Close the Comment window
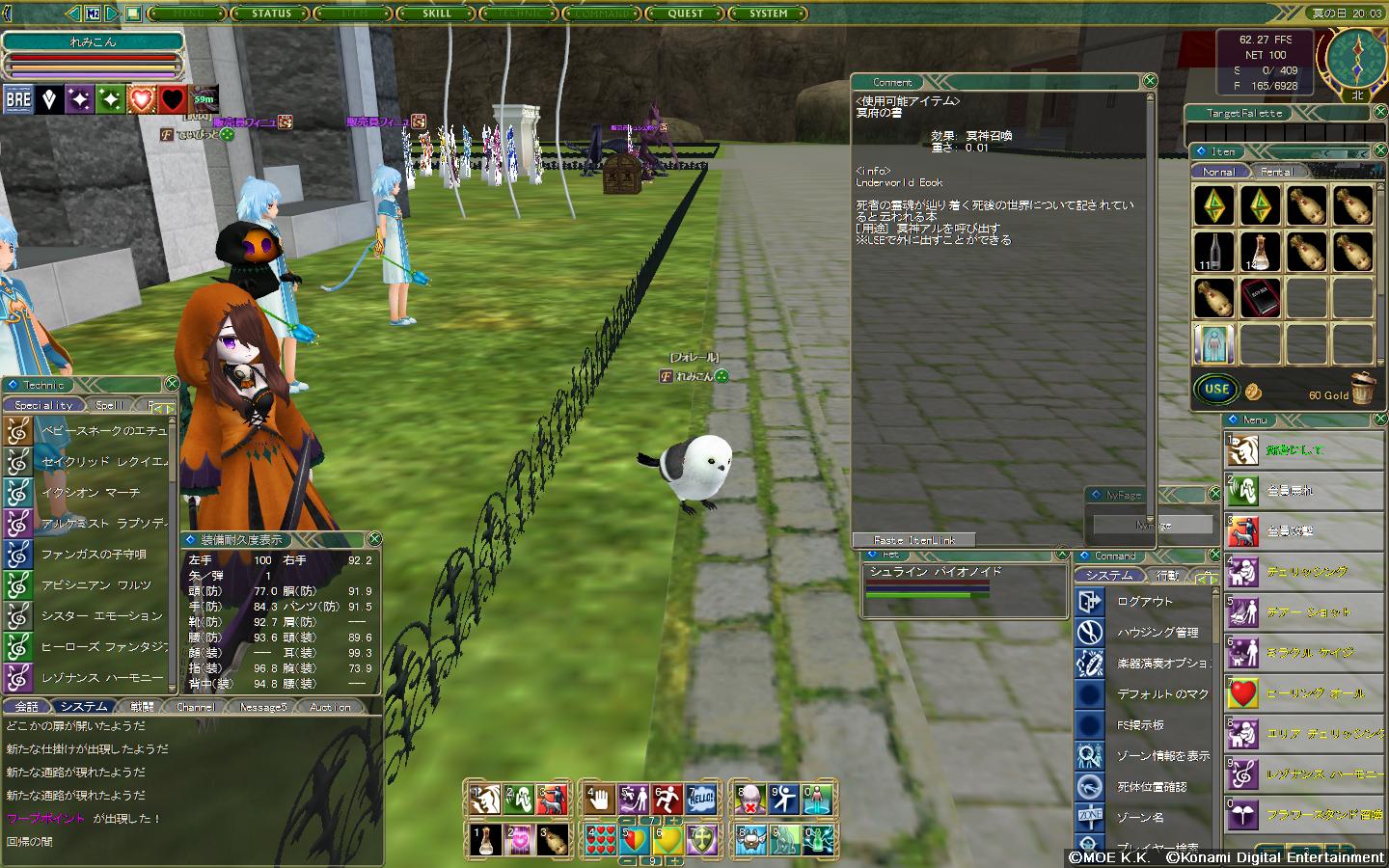 point(1149,81)
